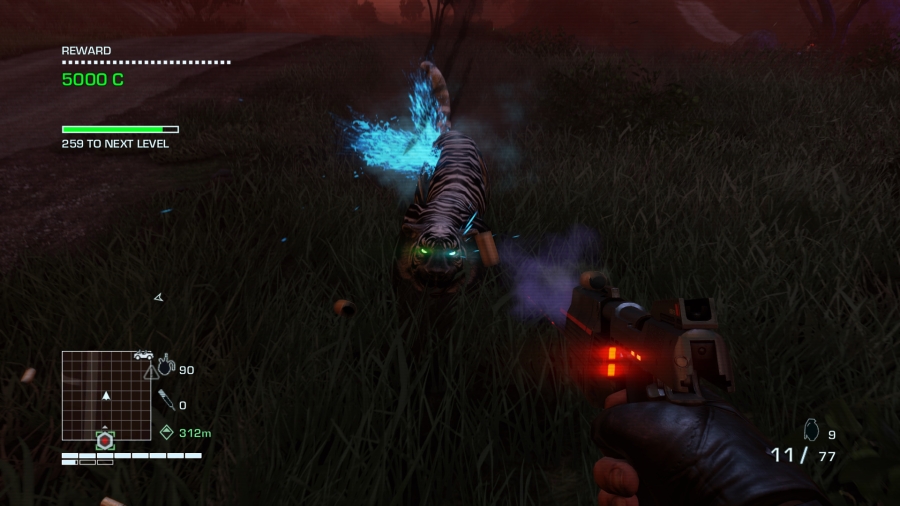Select the jeep vehicle marker on minimap

[x=143, y=355]
